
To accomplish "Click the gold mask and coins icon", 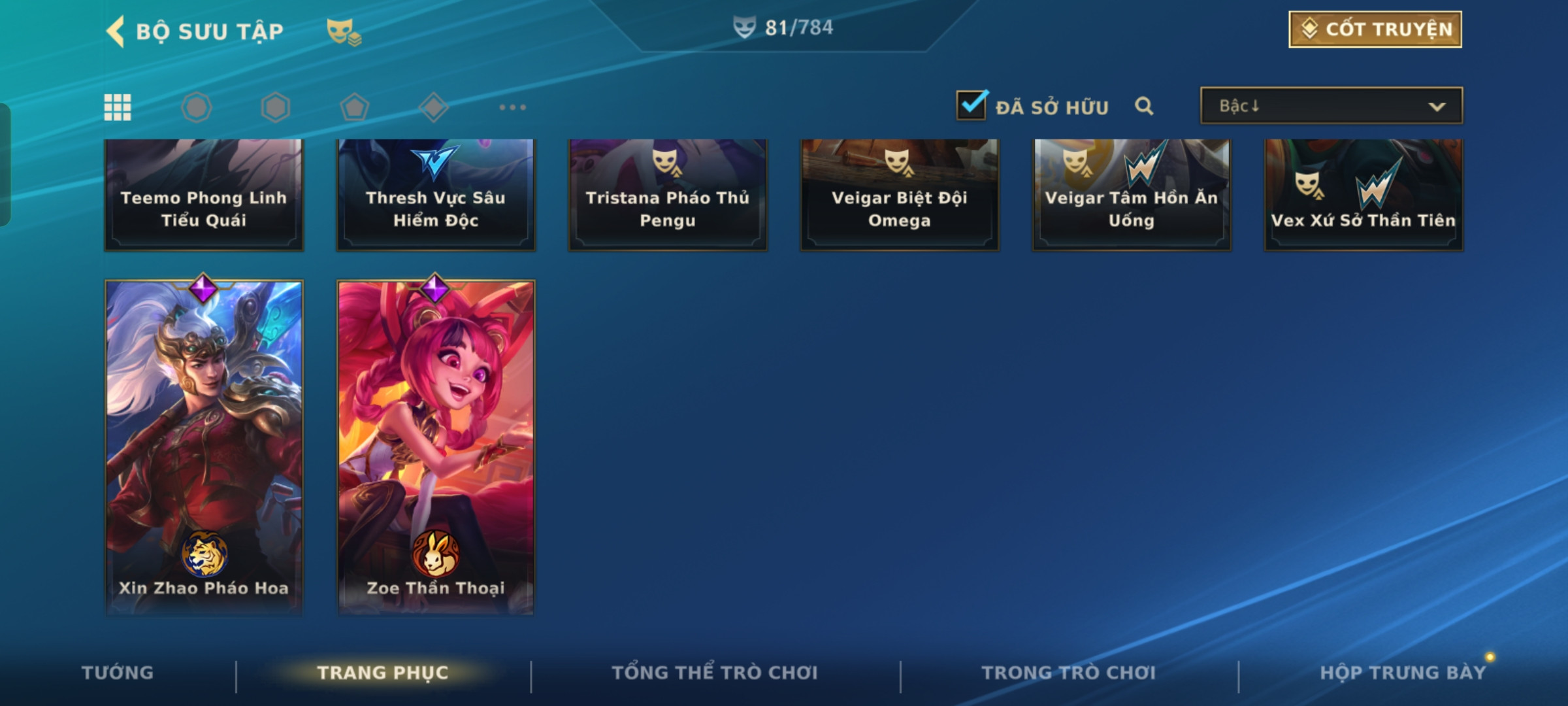I will 344,31.
